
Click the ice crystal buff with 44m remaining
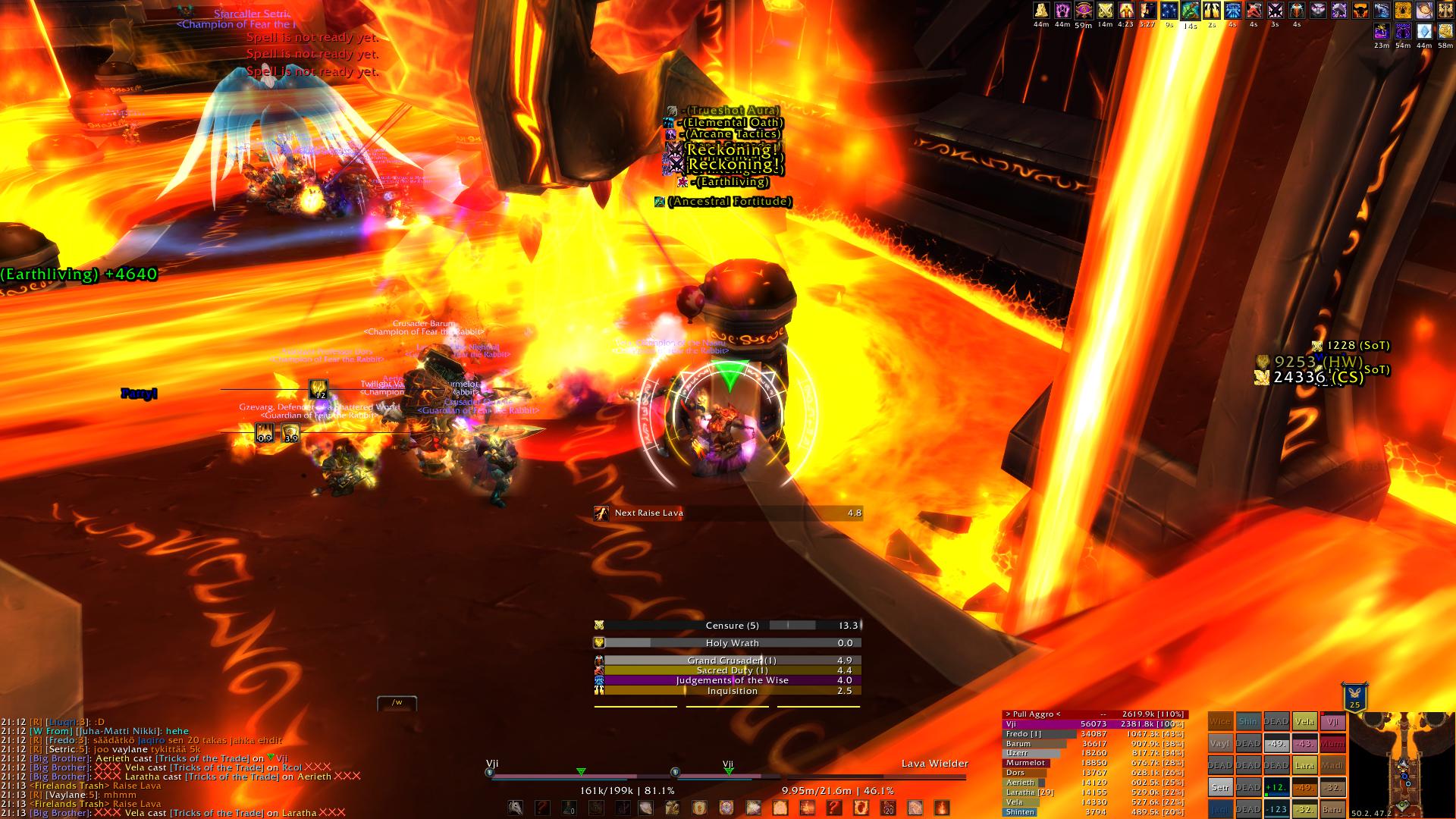1424,32
